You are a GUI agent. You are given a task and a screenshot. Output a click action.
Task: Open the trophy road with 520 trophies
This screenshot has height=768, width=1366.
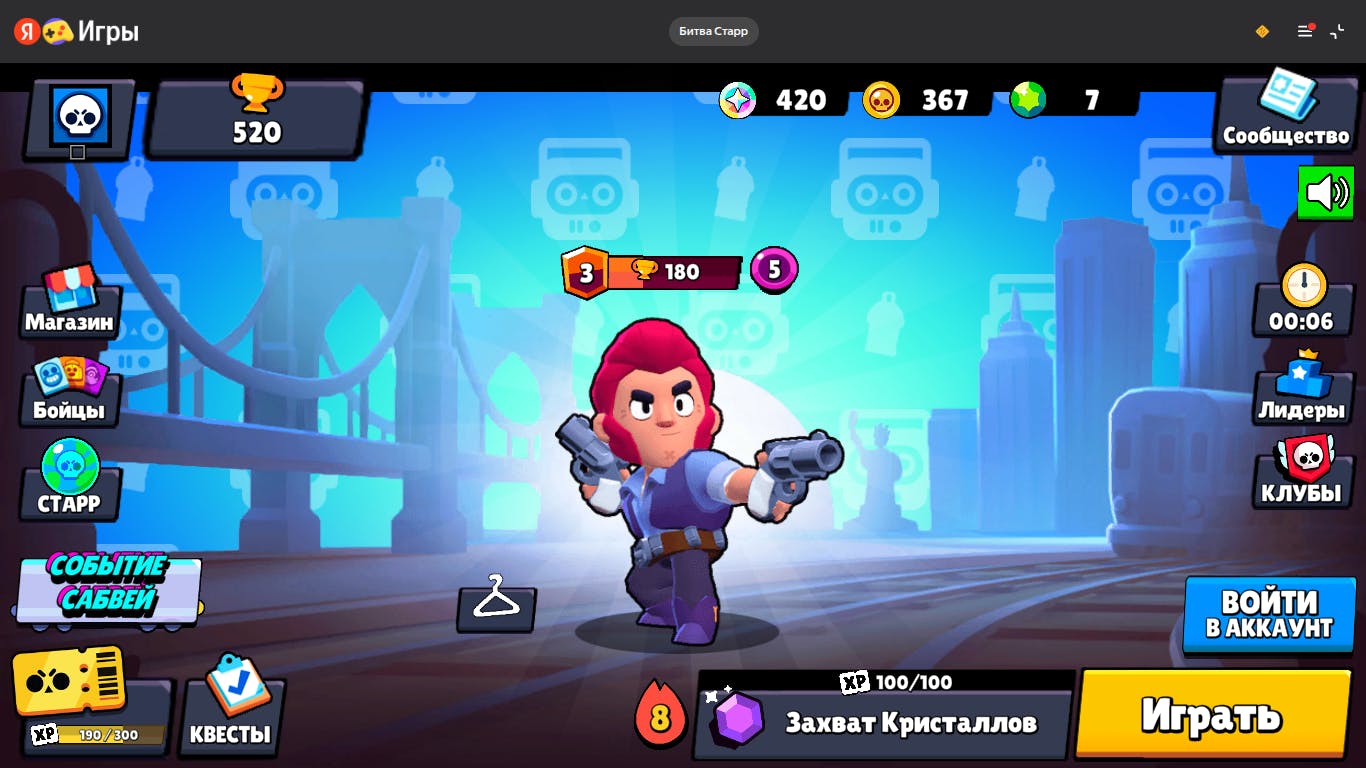pos(257,117)
